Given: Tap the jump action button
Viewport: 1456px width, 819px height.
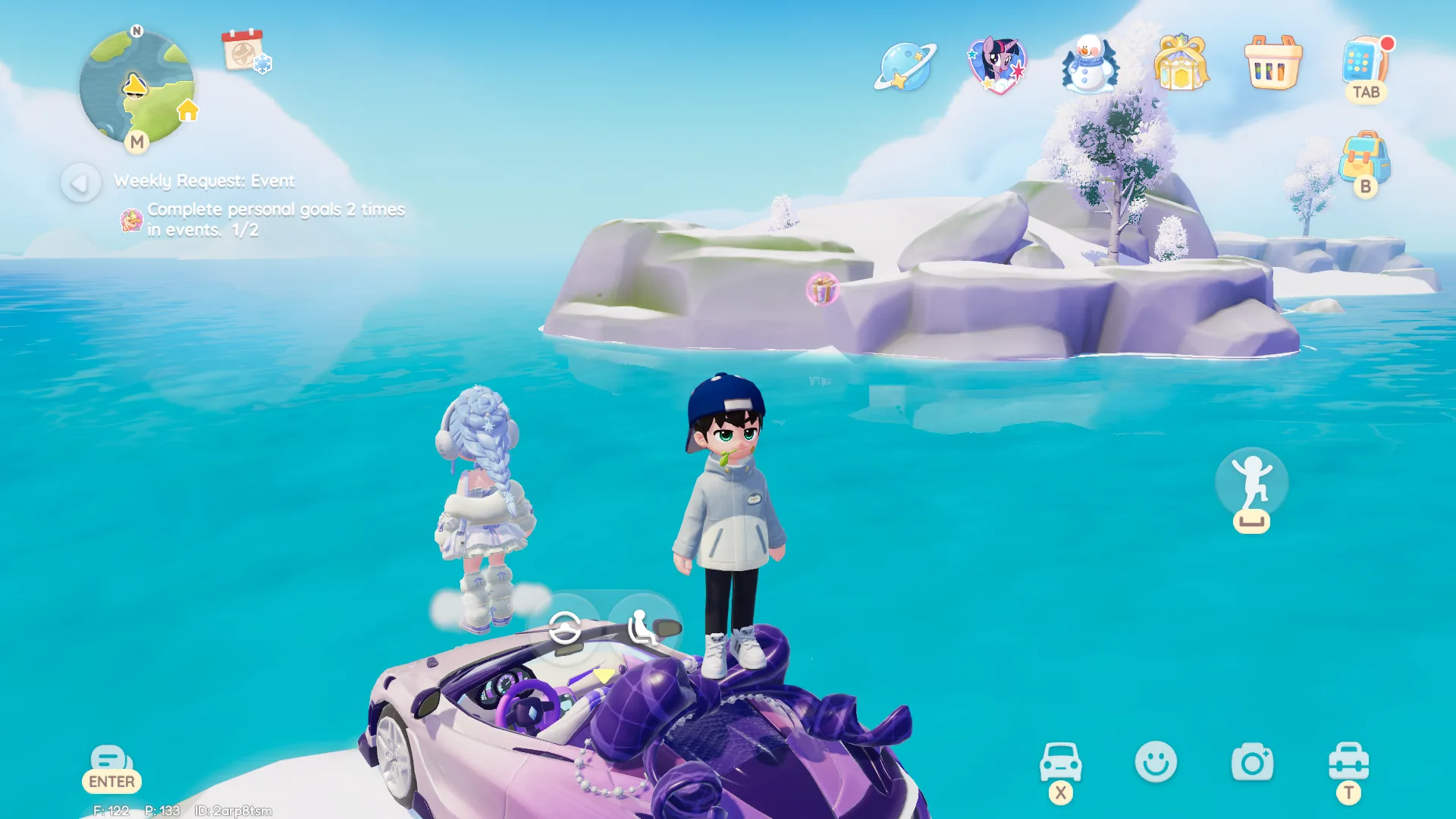Looking at the screenshot, I should (1251, 483).
